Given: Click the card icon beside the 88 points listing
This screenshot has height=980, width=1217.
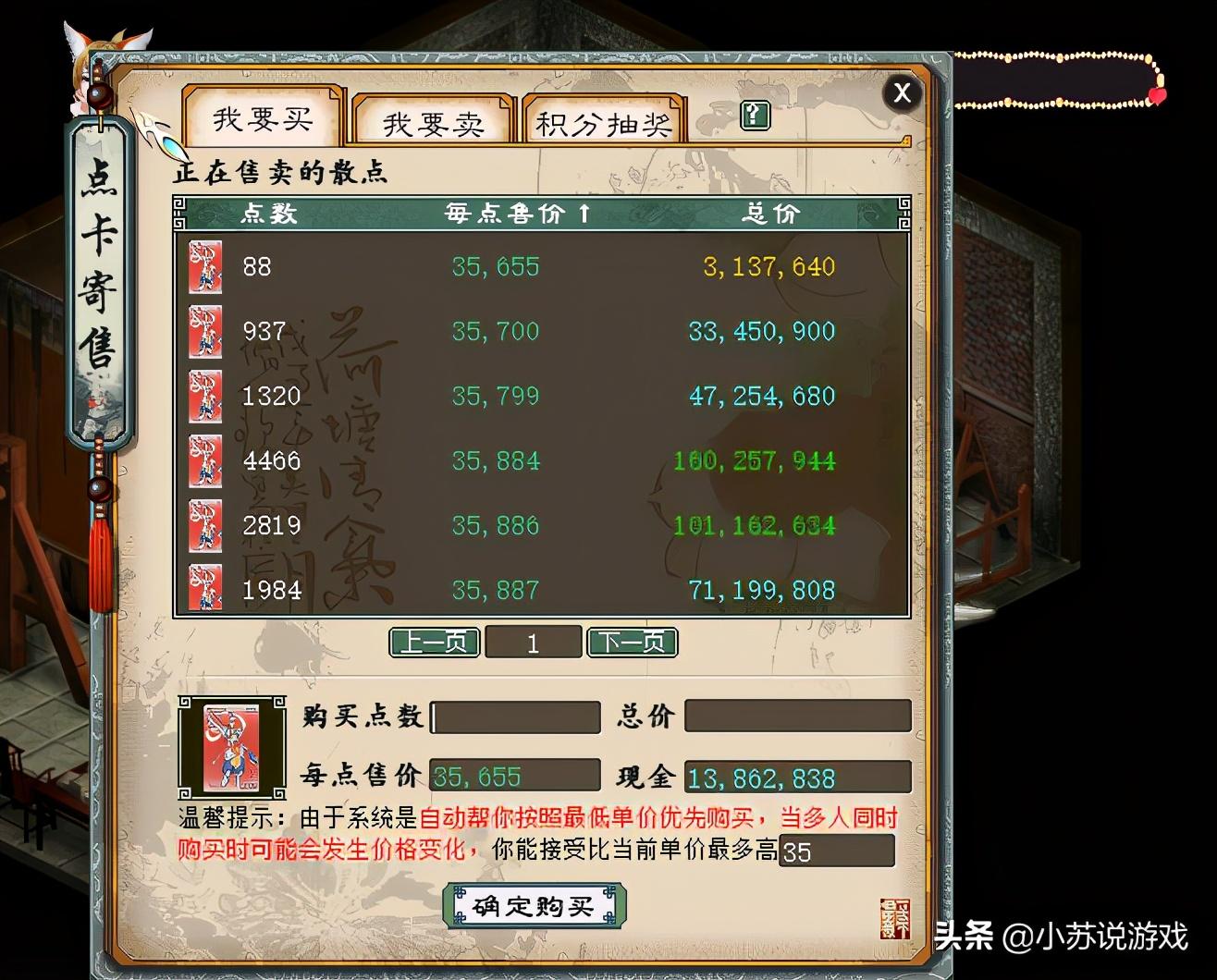Looking at the screenshot, I should [x=205, y=268].
